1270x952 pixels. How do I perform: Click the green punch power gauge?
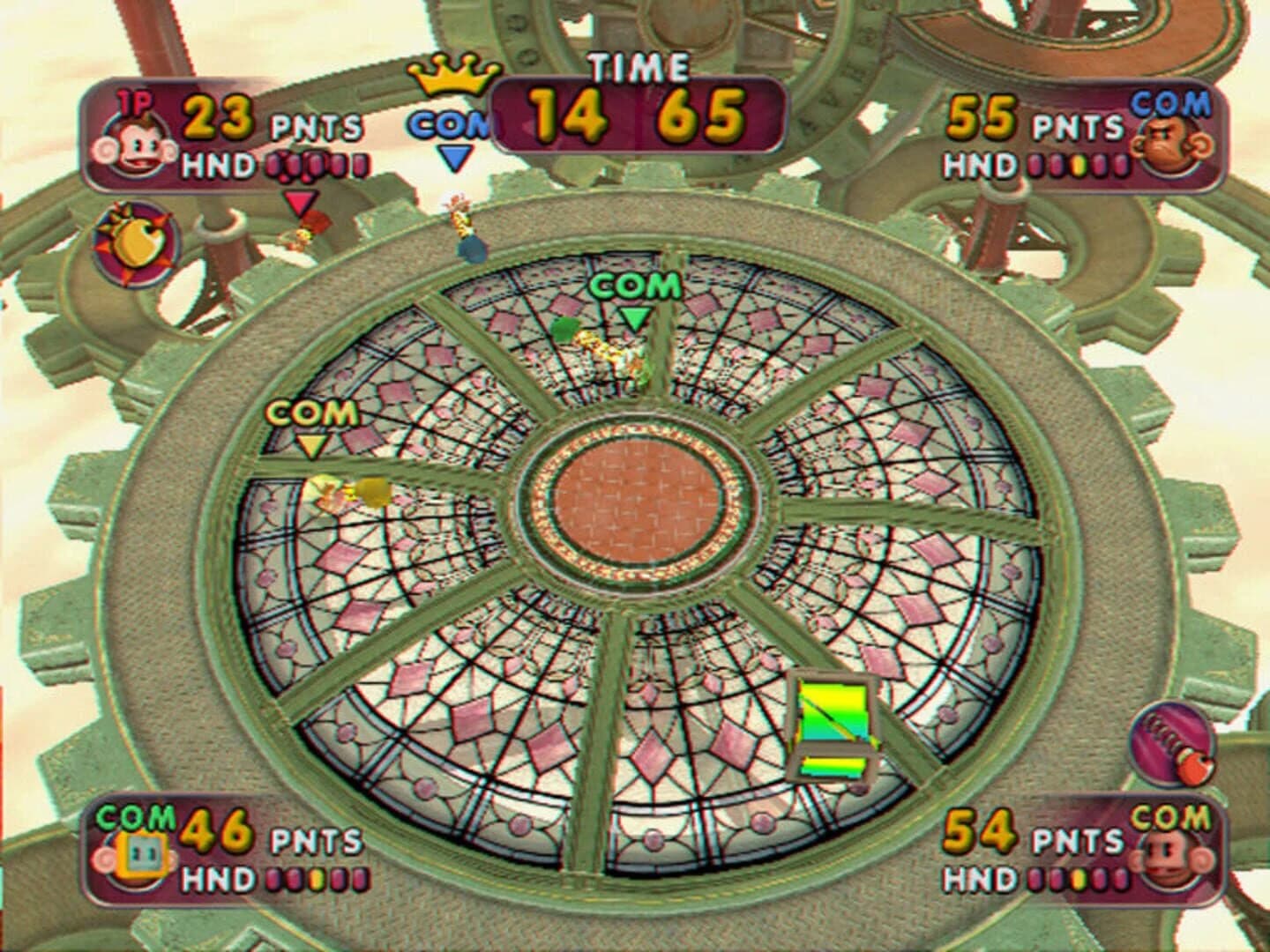[831, 725]
